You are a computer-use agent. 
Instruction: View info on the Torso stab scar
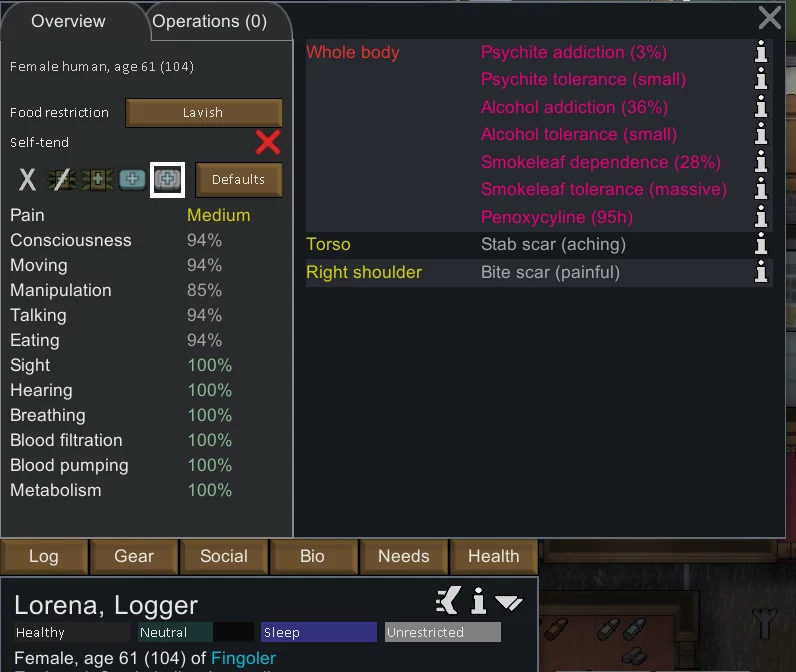761,245
